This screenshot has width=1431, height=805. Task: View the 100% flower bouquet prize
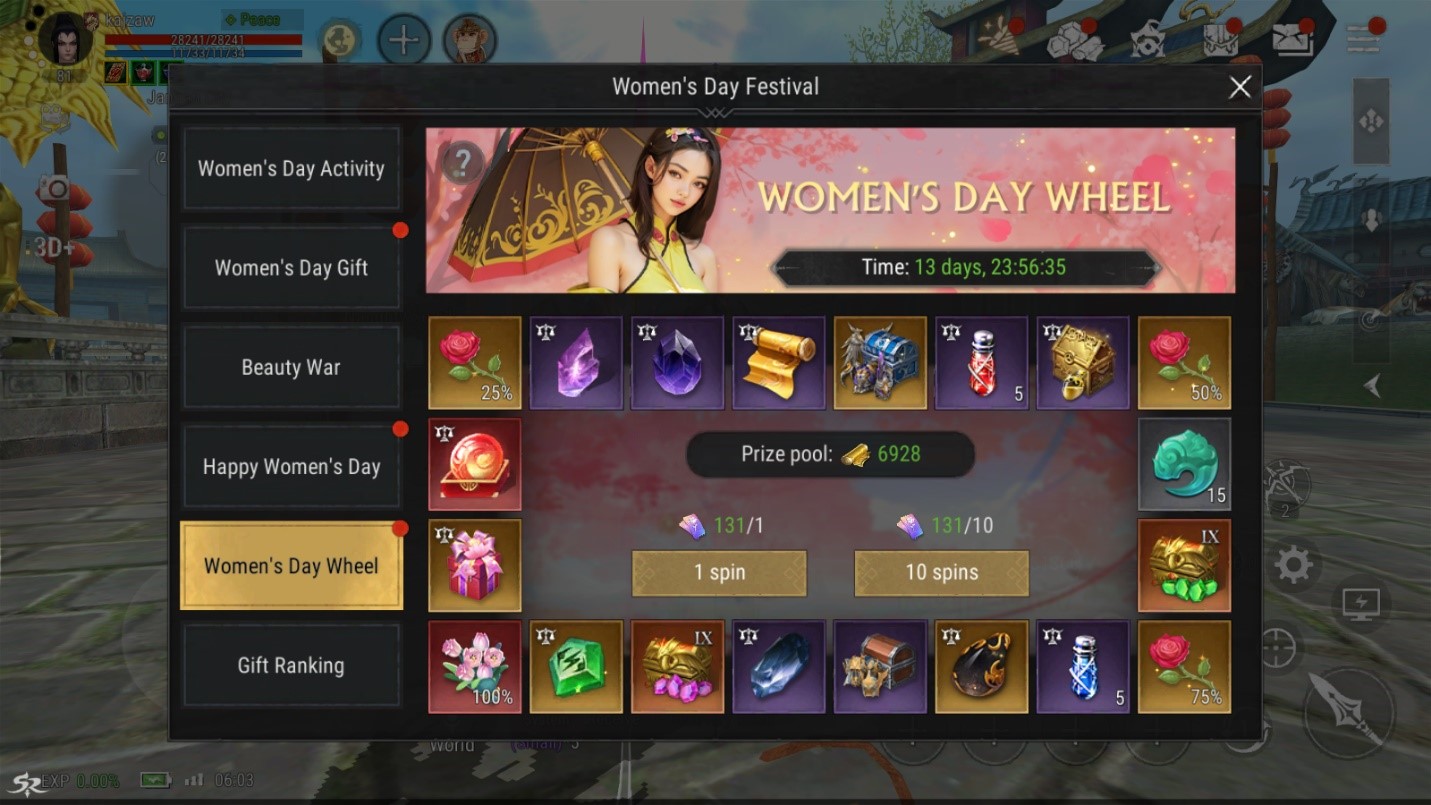(475, 666)
